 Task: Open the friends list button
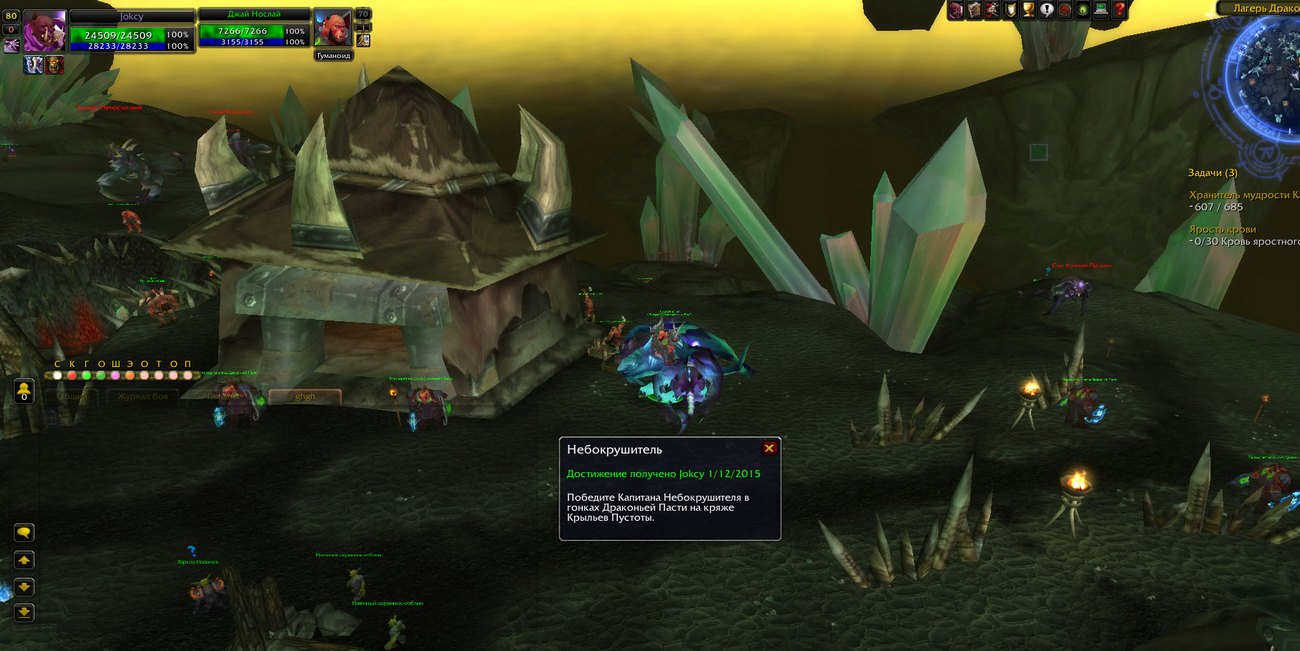[x=24, y=391]
